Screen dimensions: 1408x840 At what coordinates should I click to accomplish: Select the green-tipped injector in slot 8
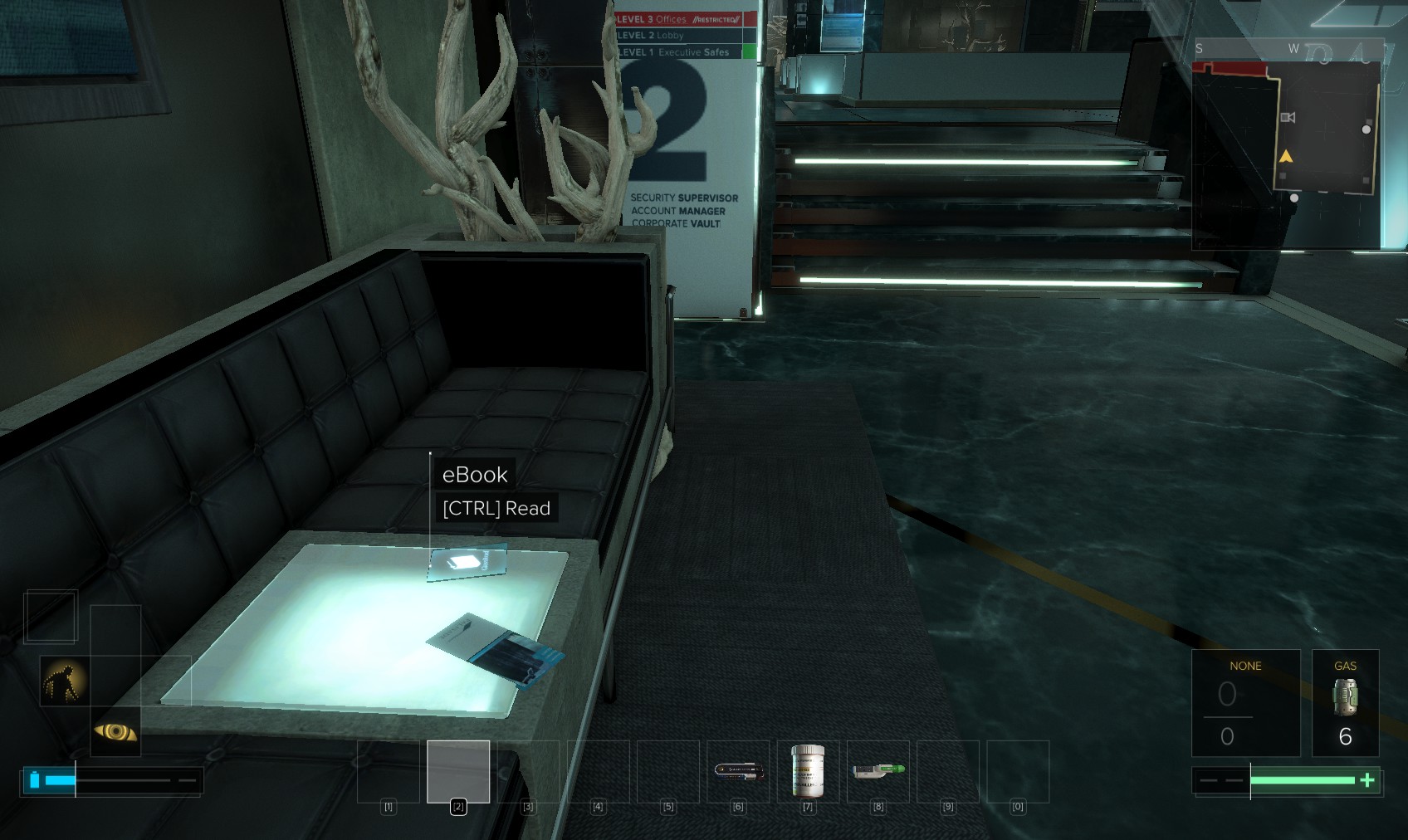(x=878, y=771)
